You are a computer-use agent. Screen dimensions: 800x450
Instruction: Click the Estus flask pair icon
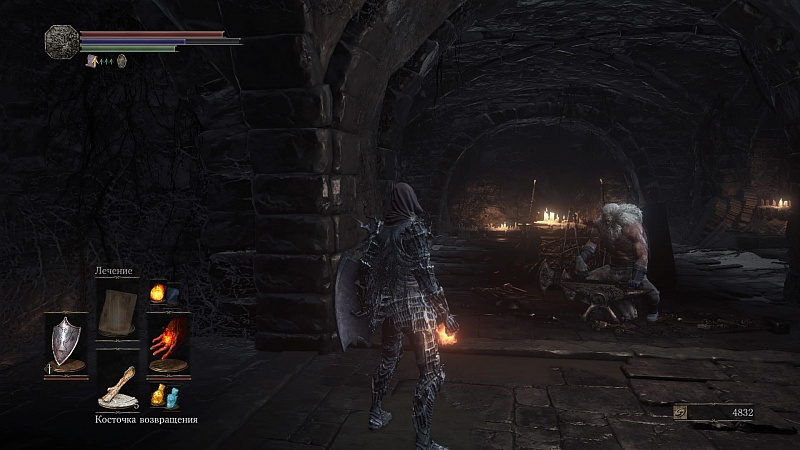[162, 396]
